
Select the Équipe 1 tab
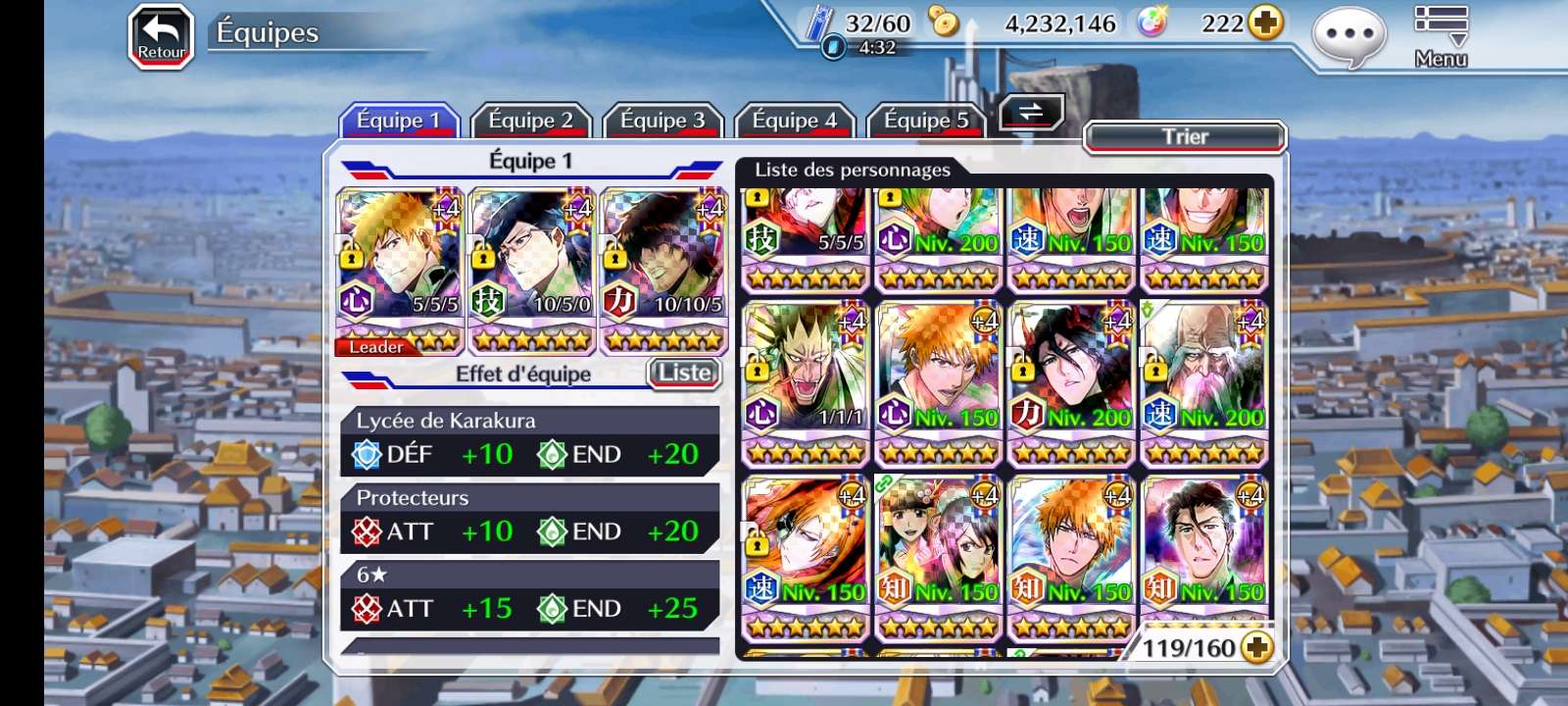pyautogui.click(x=399, y=121)
